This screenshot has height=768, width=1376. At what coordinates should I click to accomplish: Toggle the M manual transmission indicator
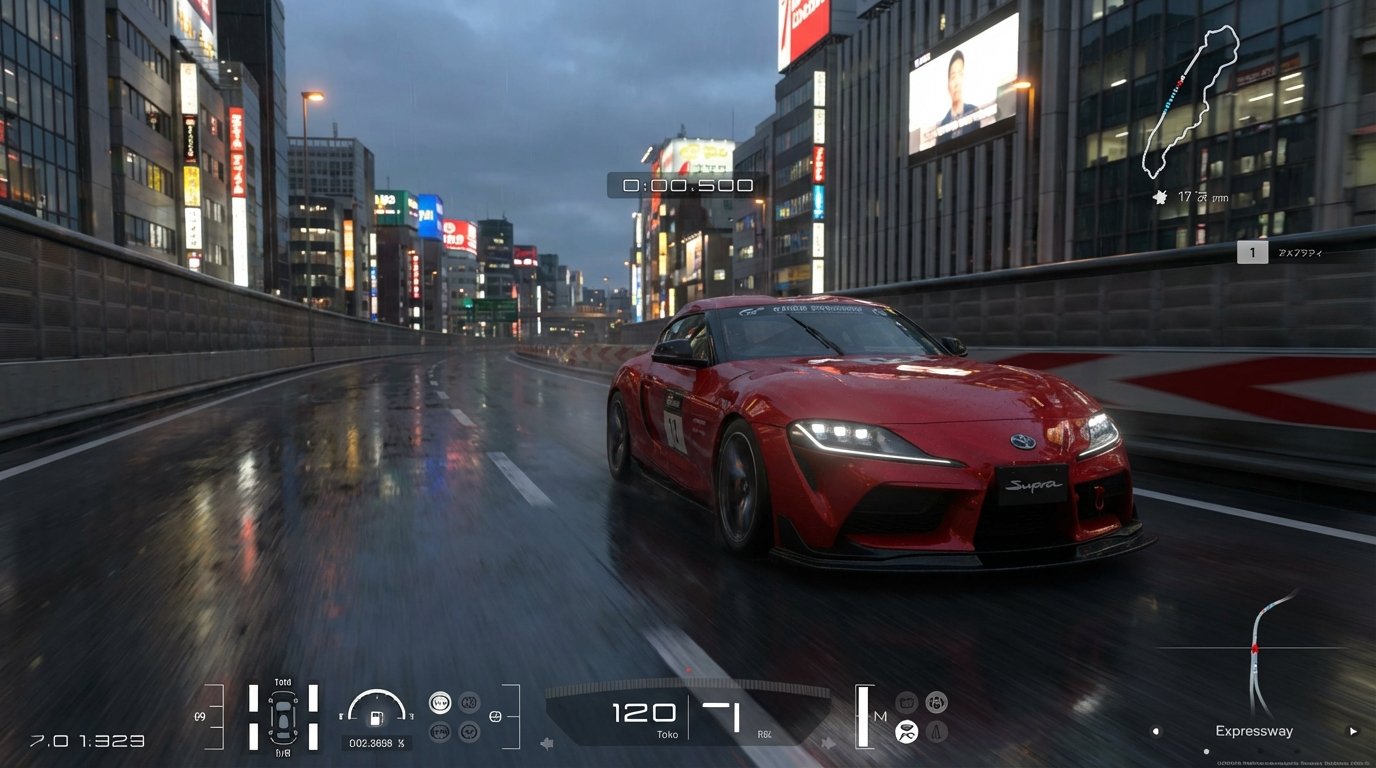(880, 716)
